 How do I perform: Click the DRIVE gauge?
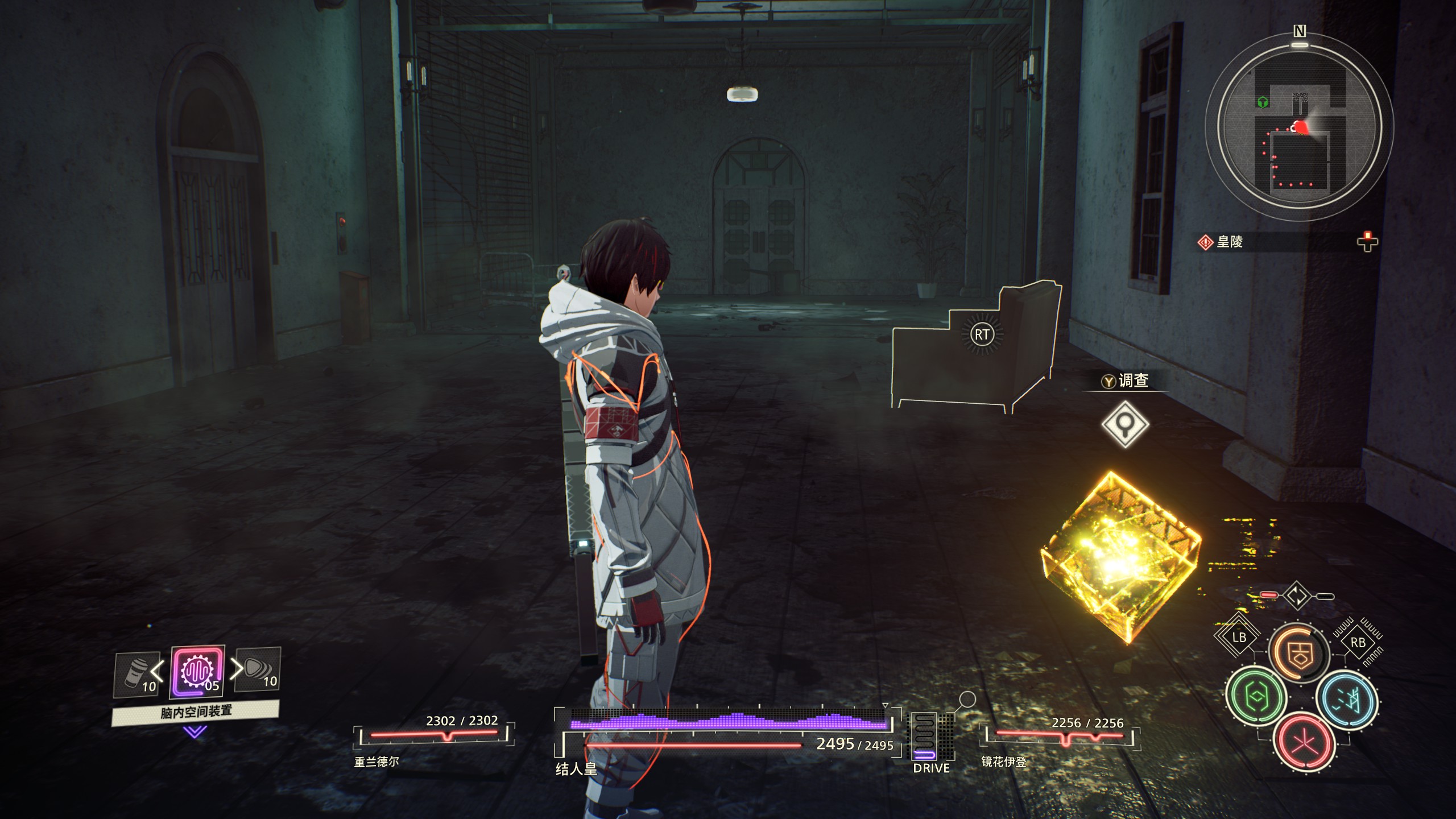pyautogui.click(x=931, y=739)
